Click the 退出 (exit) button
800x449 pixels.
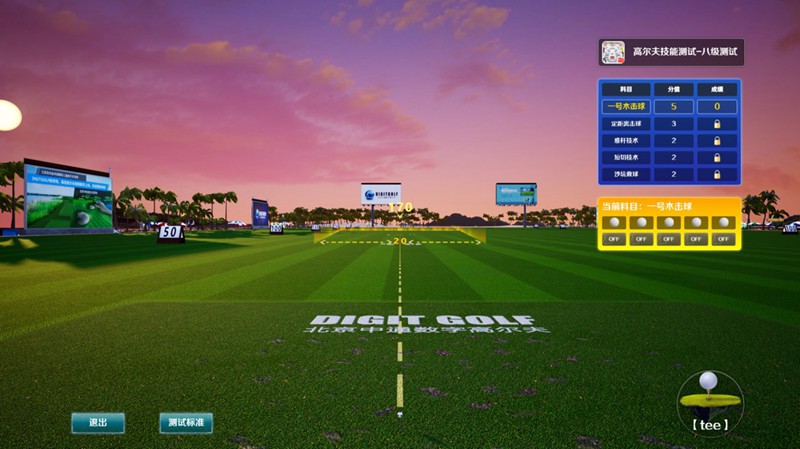98,423
